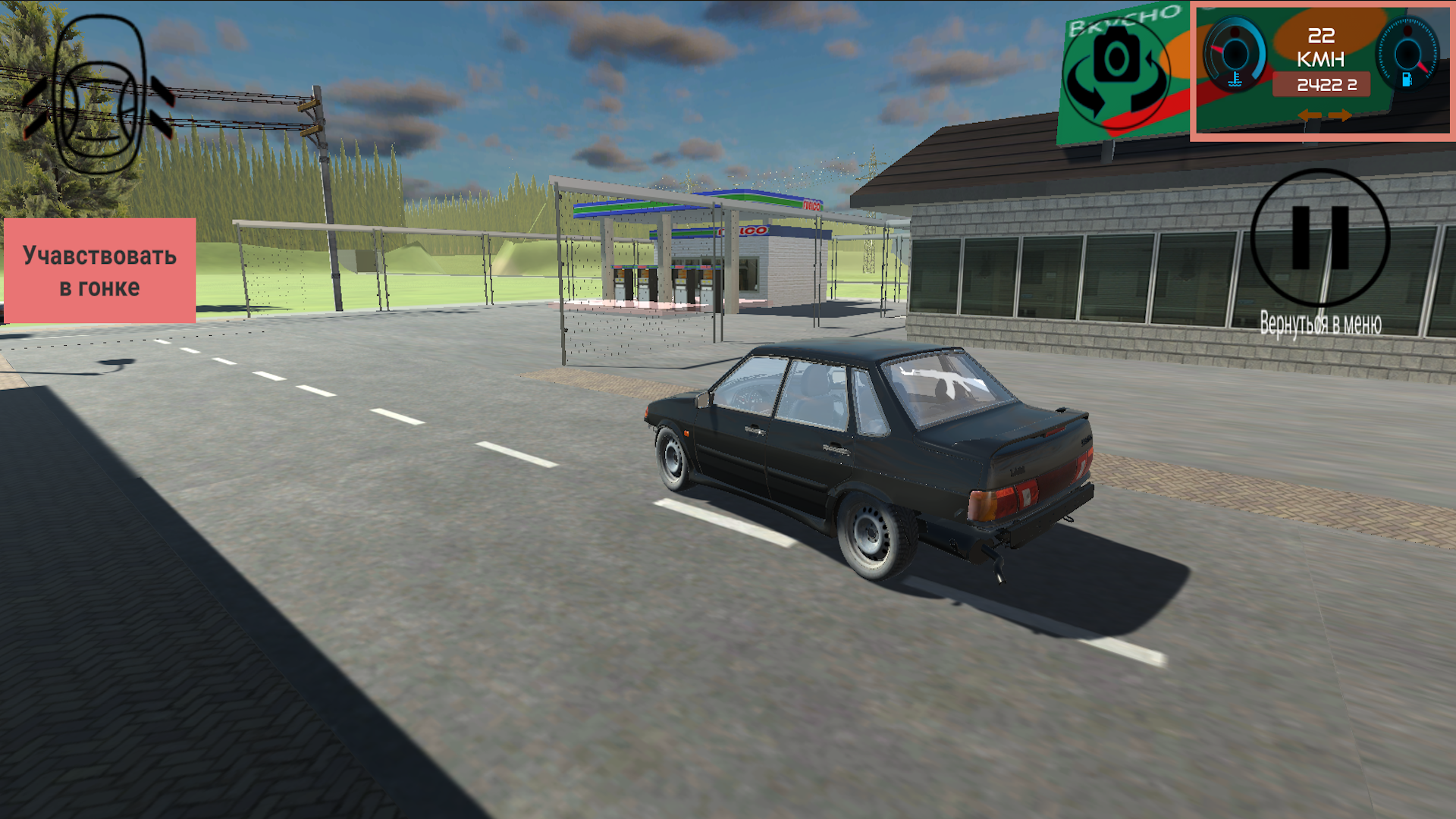Tap the right orange arrow on the dashboard
The height and width of the screenshot is (819, 1456).
1340,115
